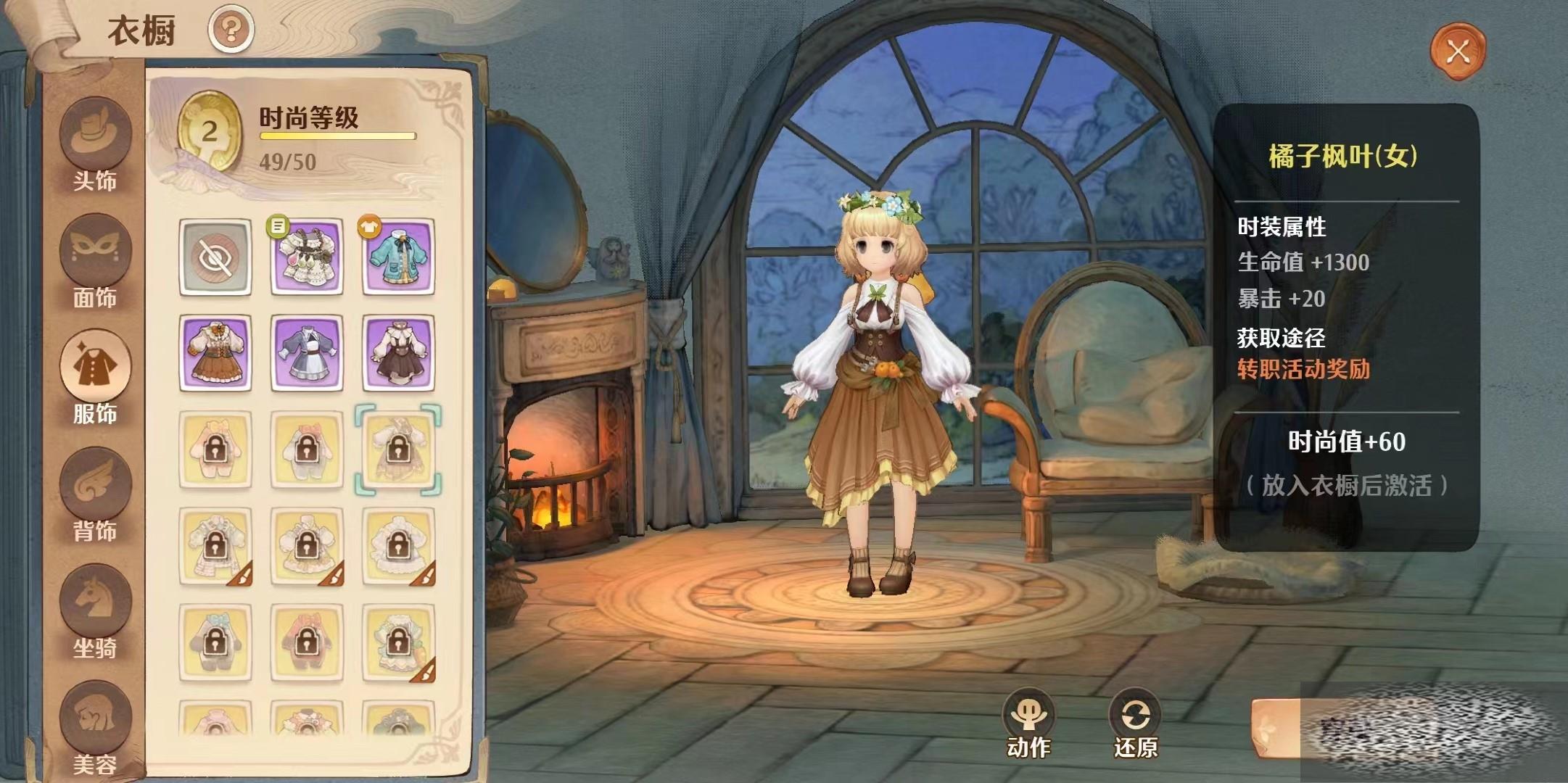Select the hide-costume crossed-eye slot
Viewport: 1568px width, 783px height.
click(215, 257)
